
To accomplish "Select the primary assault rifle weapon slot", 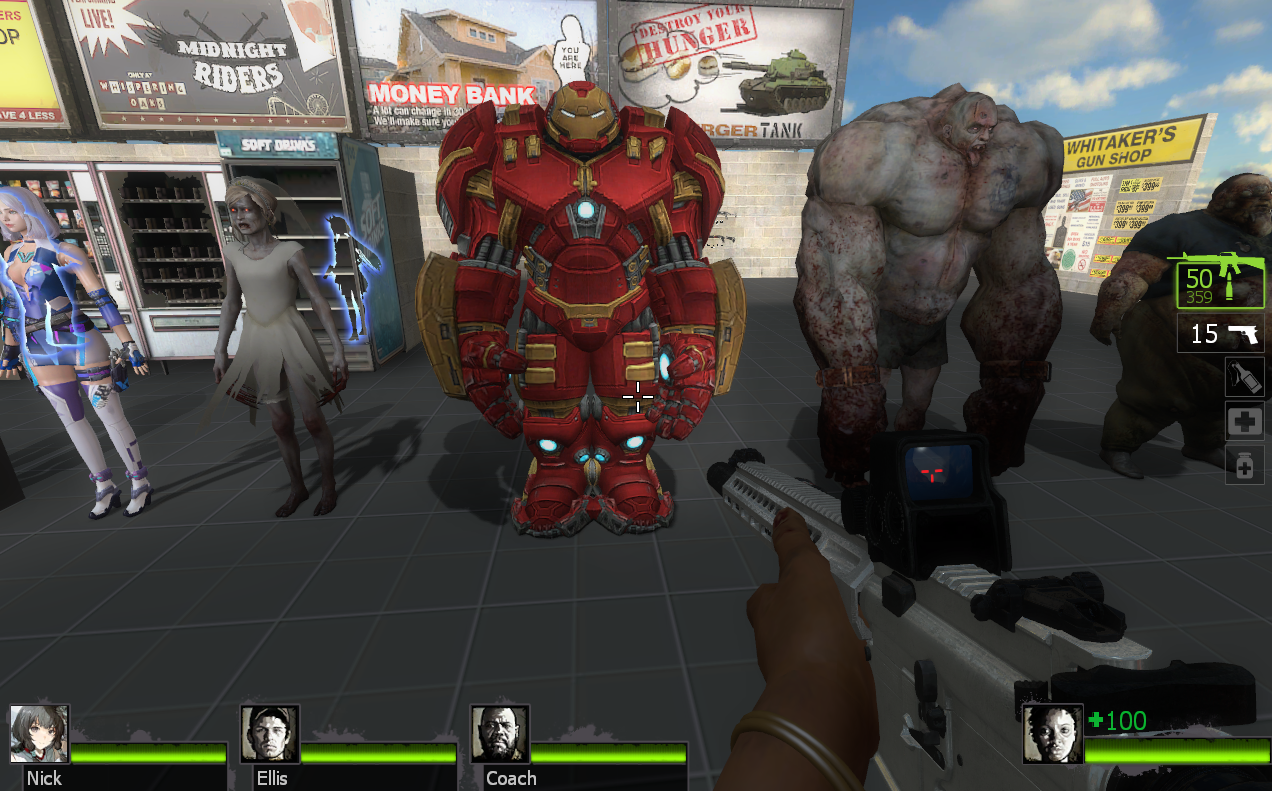I will (1219, 284).
